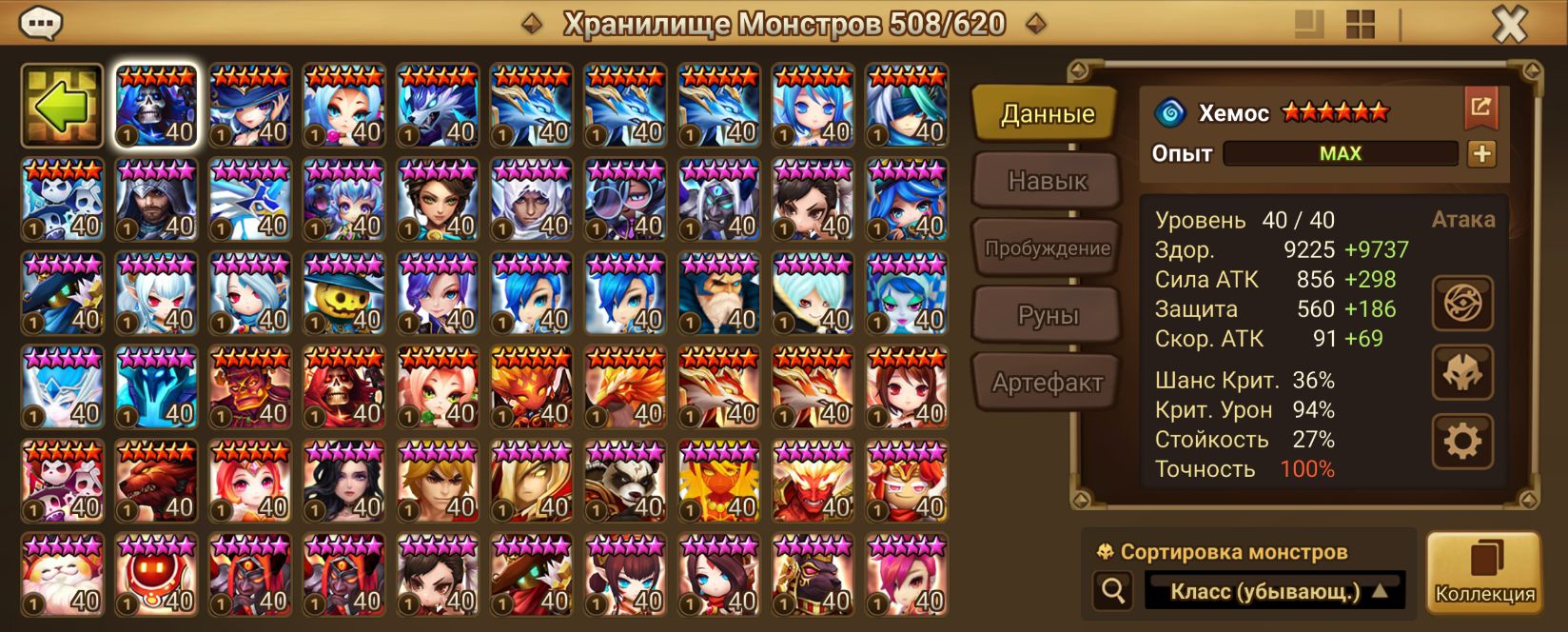Open the Коллекция button
This screenshot has height=632, width=1568.
tap(1483, 572)
